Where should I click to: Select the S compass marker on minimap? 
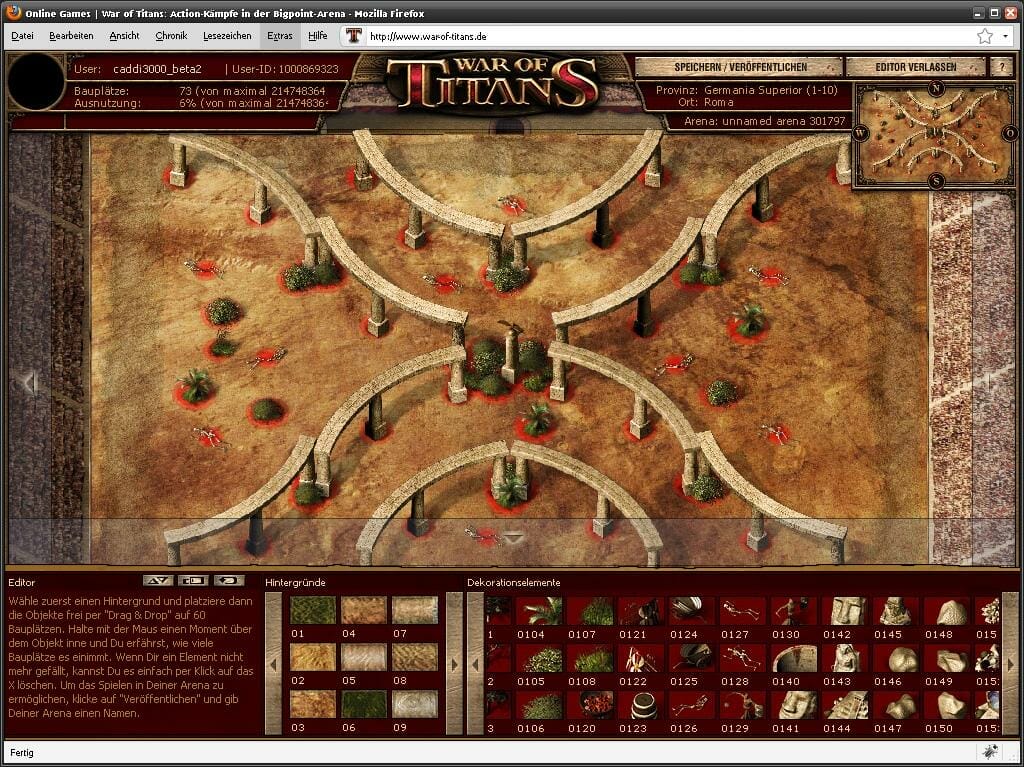936,181
